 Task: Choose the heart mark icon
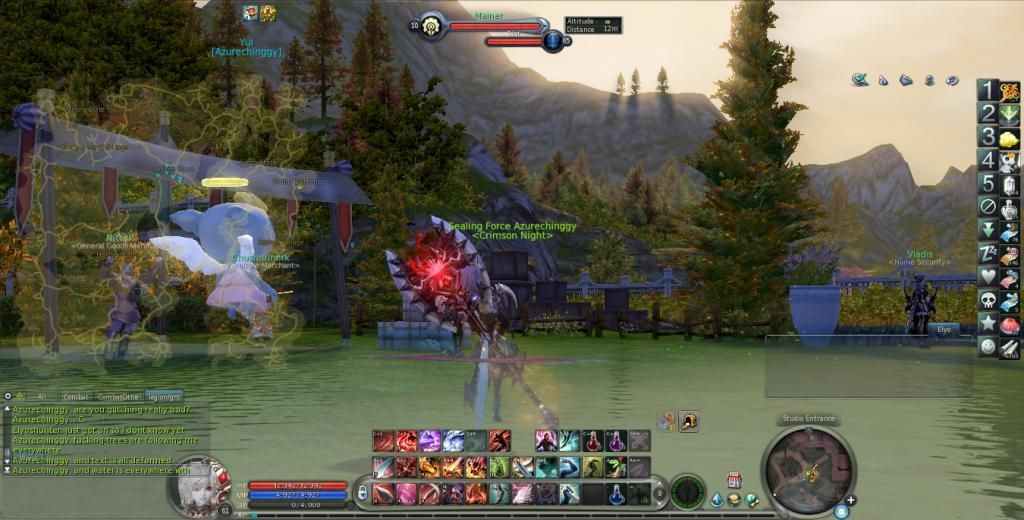(x=987, y=276)
